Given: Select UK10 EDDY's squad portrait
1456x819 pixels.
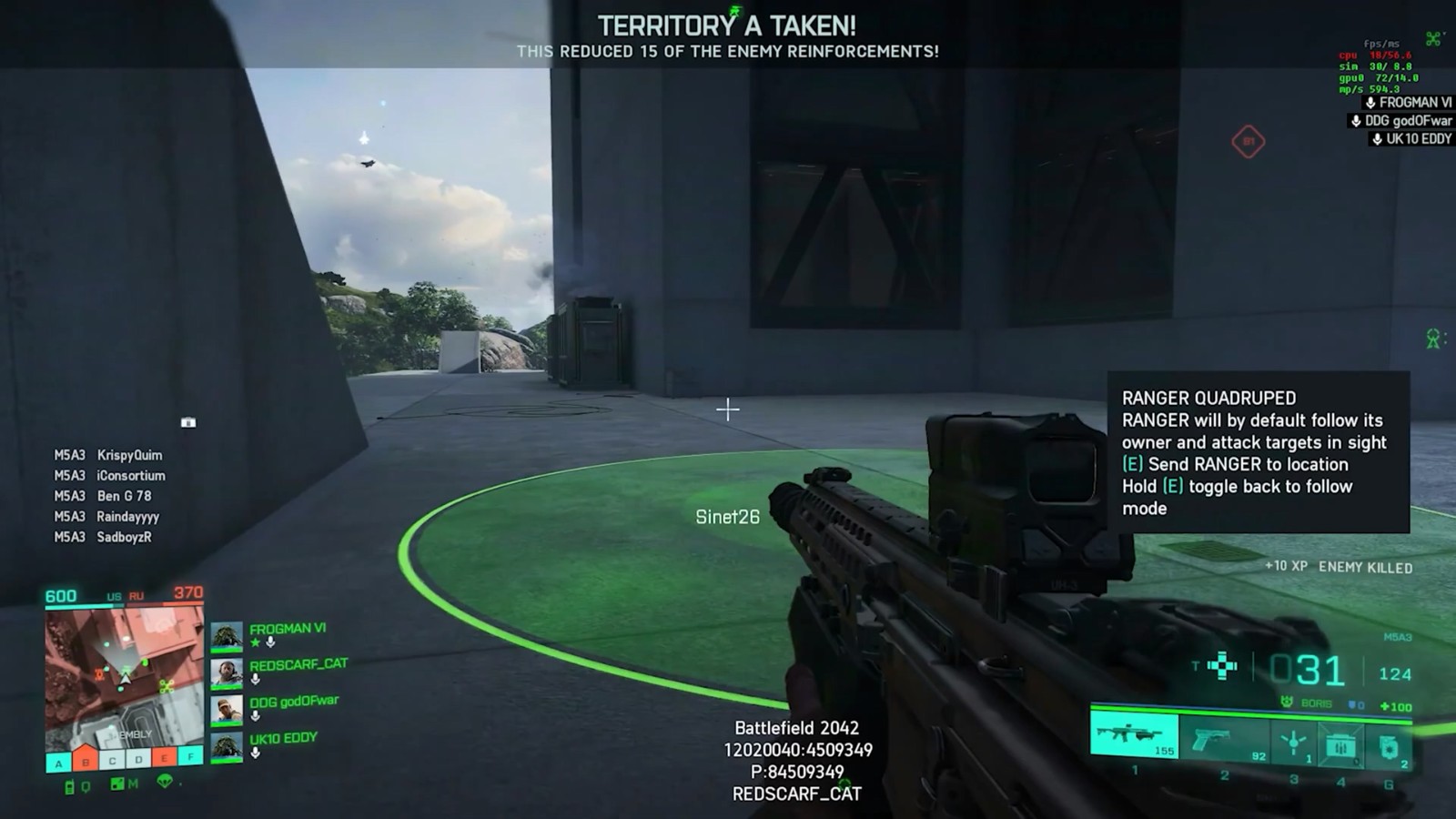Looking at the screenshot, I should pyautogui.click(x=227, y=747).
